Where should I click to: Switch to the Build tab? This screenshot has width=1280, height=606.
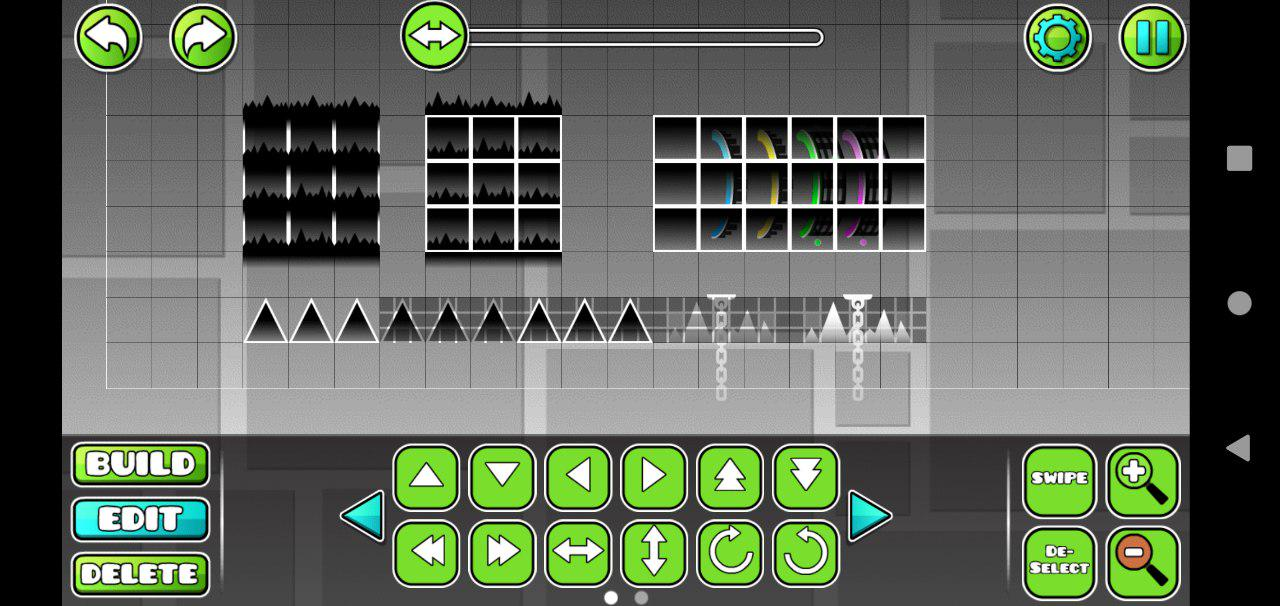coord(140,464)
